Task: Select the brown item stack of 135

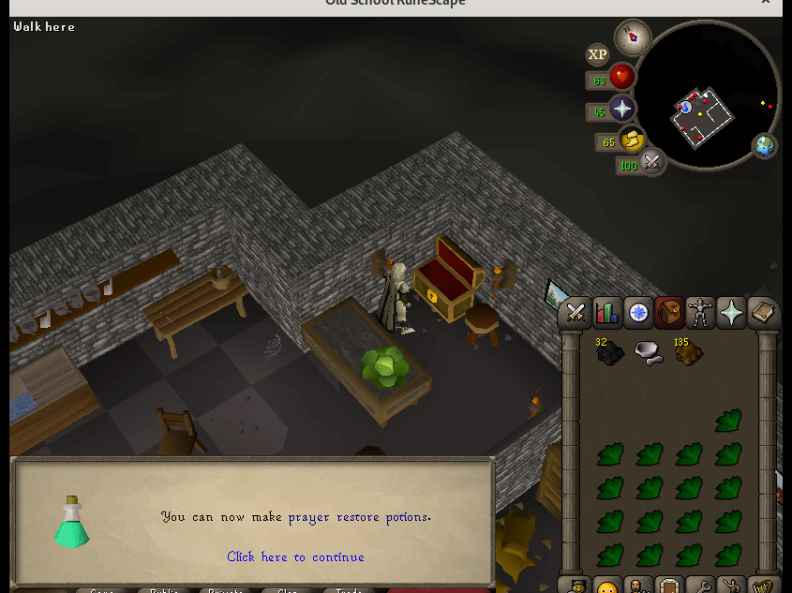Action: point(688,352)
